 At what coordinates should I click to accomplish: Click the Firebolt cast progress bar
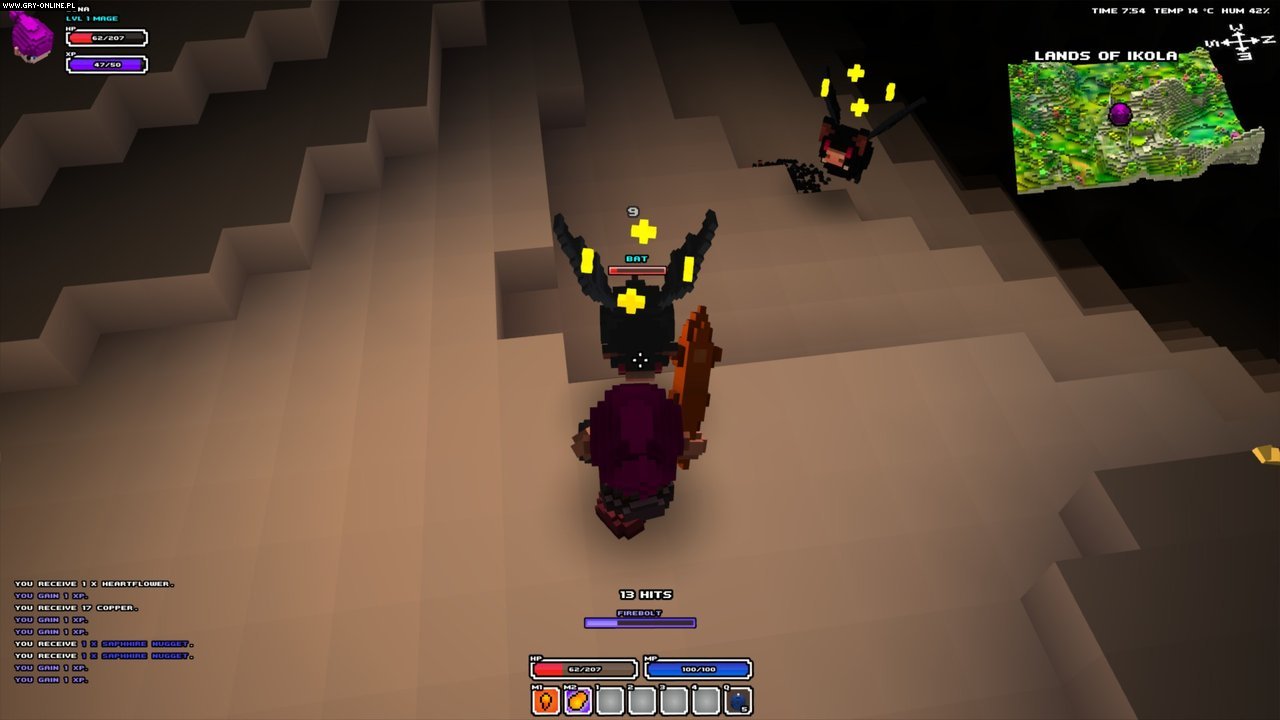pyautogui.click(x=638, y=622)
